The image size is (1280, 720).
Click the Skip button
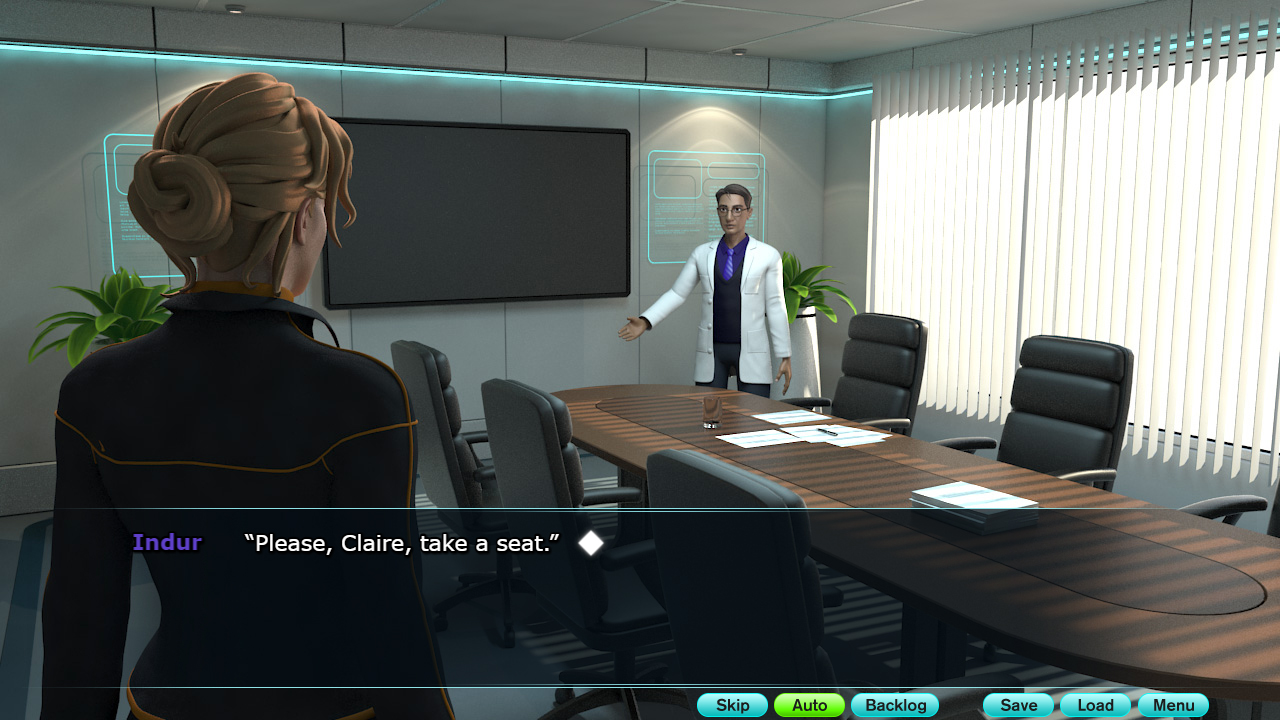click(x=732, y=705)
